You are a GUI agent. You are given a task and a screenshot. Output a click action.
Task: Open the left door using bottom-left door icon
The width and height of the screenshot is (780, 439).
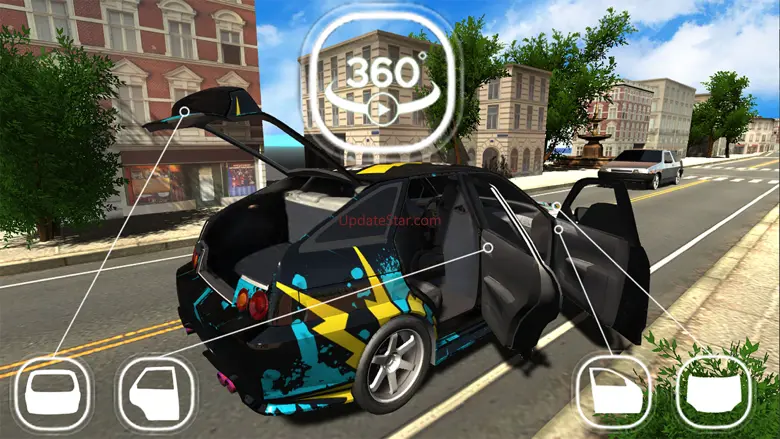click(155, 394)
